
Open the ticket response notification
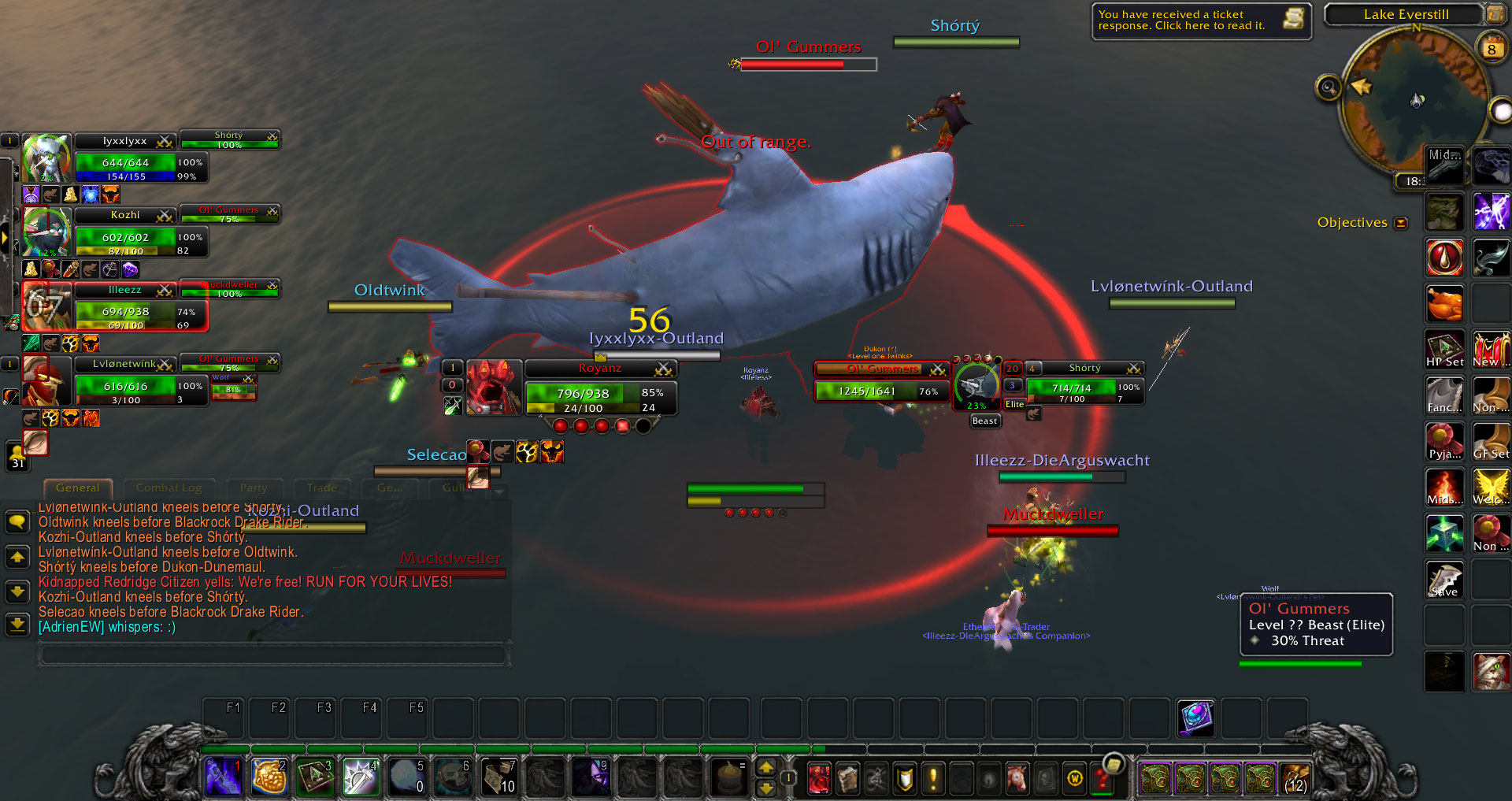[1200, 20]
